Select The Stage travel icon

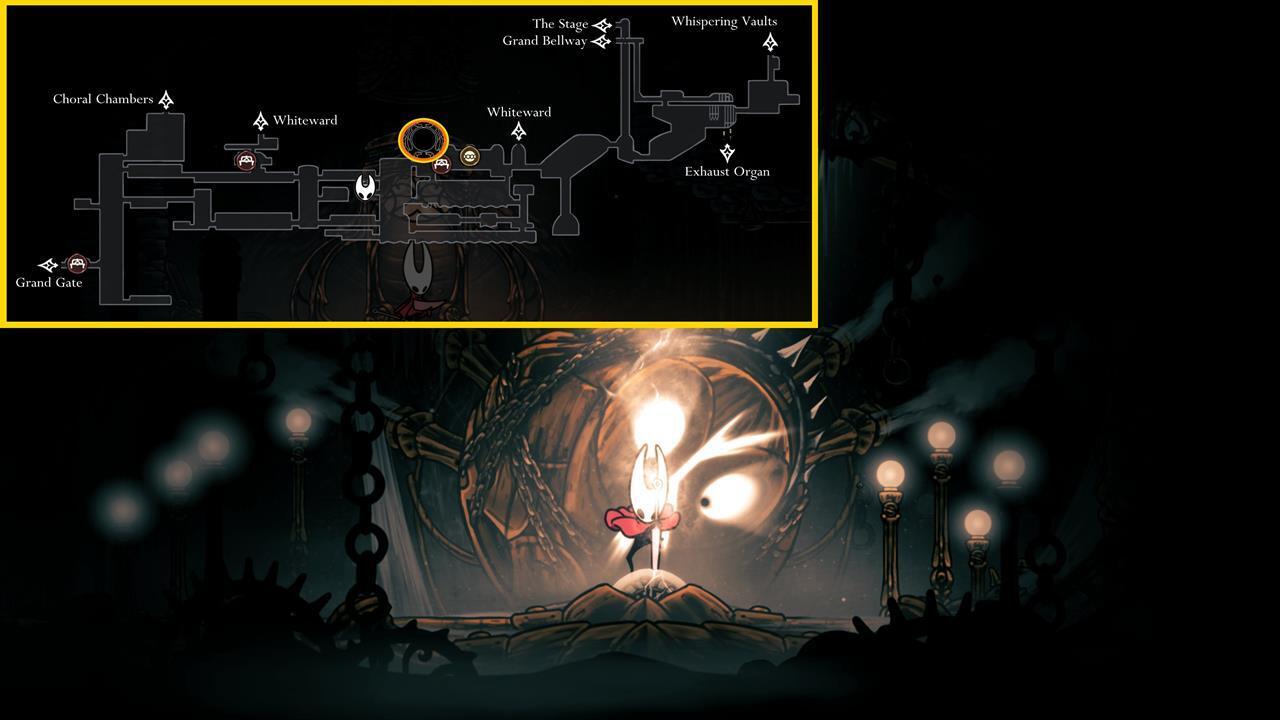[x=601, y=23]
